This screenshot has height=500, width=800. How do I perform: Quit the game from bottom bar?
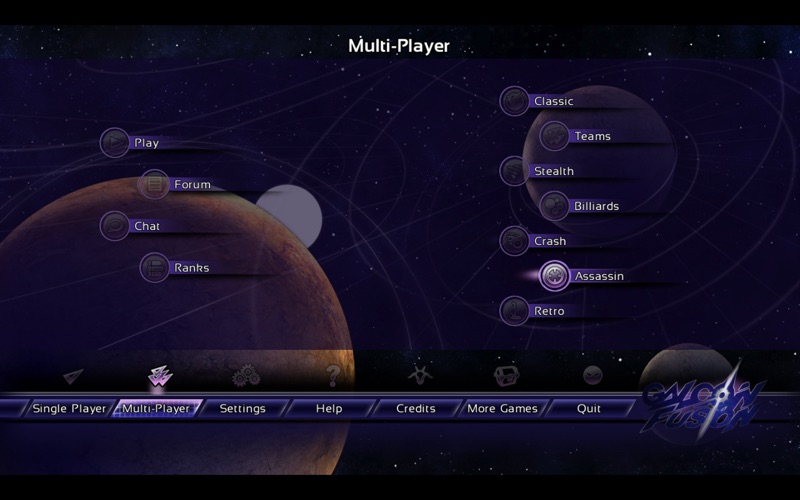click(589, 408)
